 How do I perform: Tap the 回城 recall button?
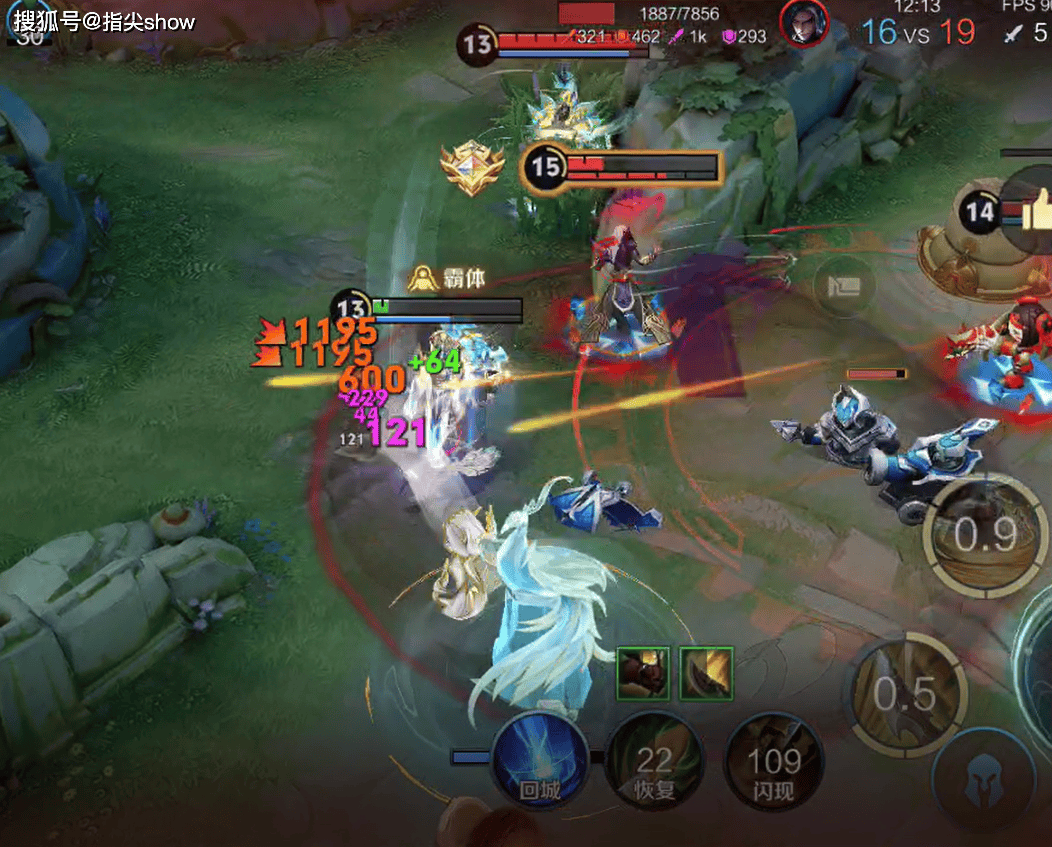click(537, 760)
